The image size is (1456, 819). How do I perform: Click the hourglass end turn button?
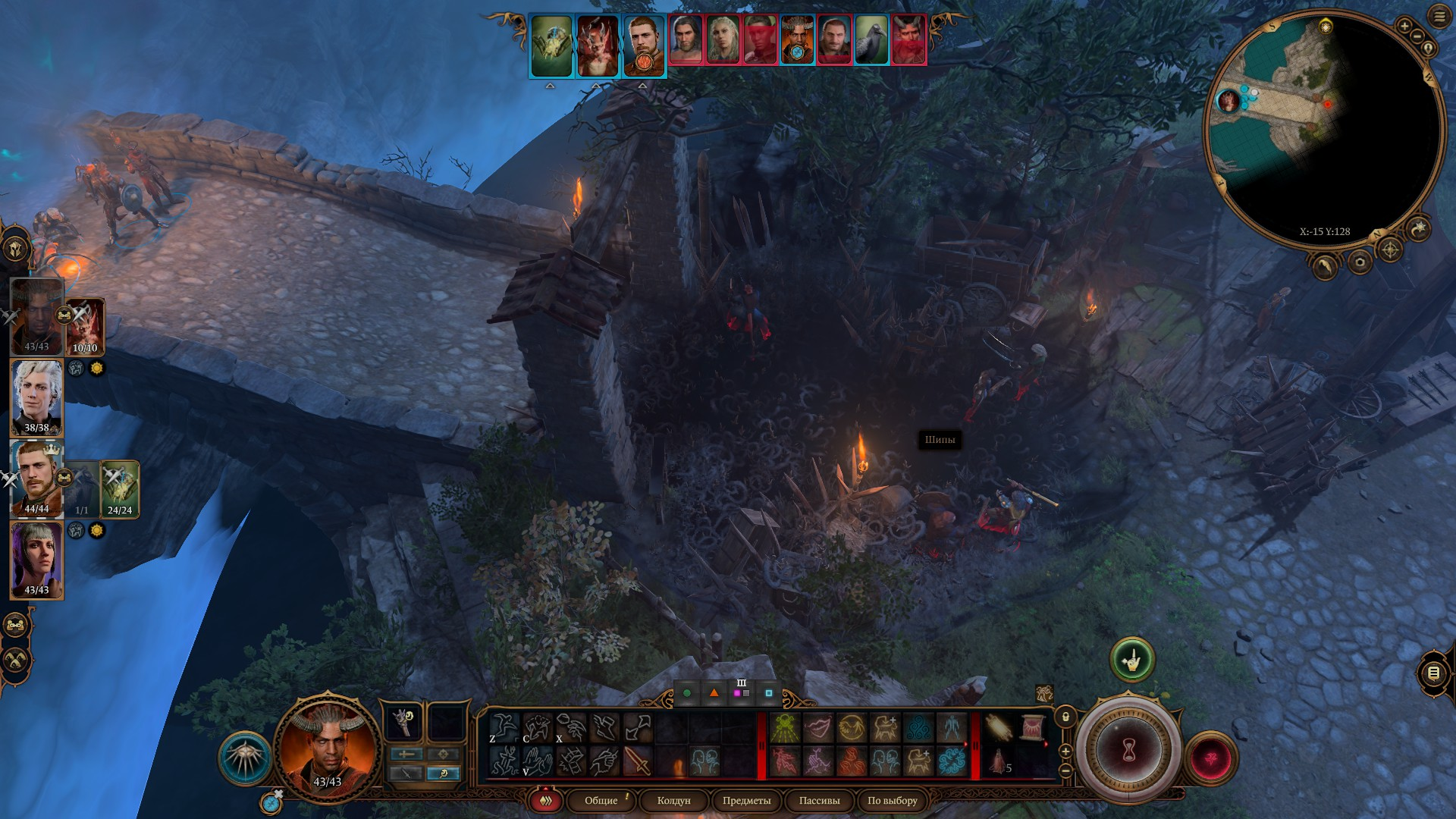1128,752
